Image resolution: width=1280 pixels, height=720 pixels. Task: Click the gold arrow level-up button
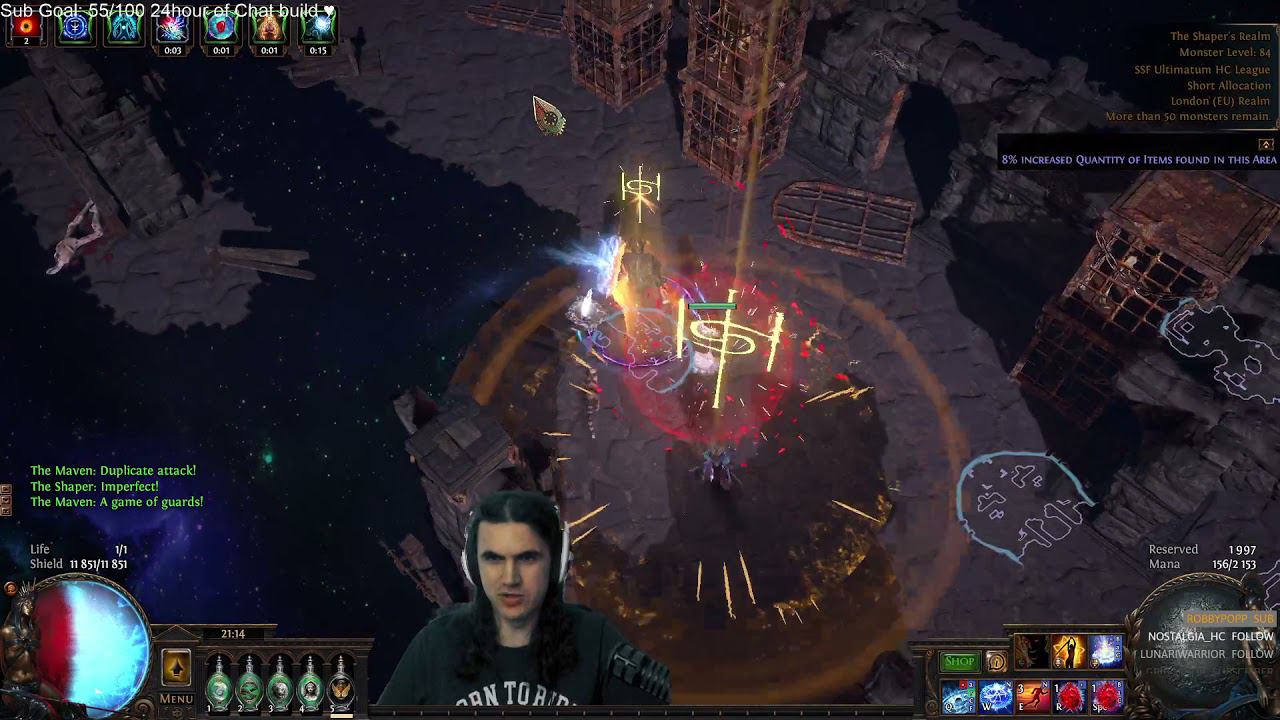[x=176, y=668]
